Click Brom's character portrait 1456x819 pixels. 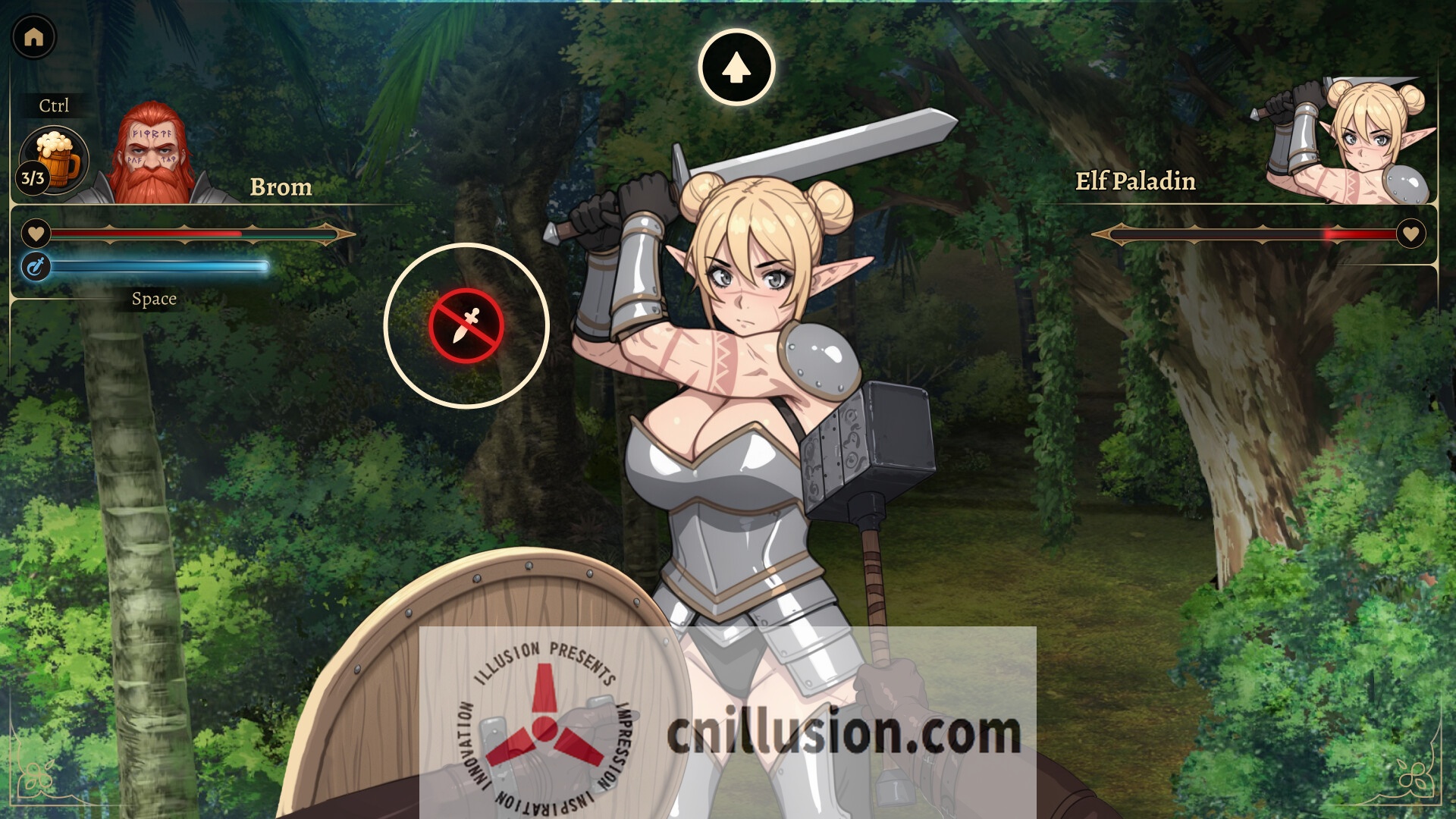pyautogui.click(x=152, y=155)
